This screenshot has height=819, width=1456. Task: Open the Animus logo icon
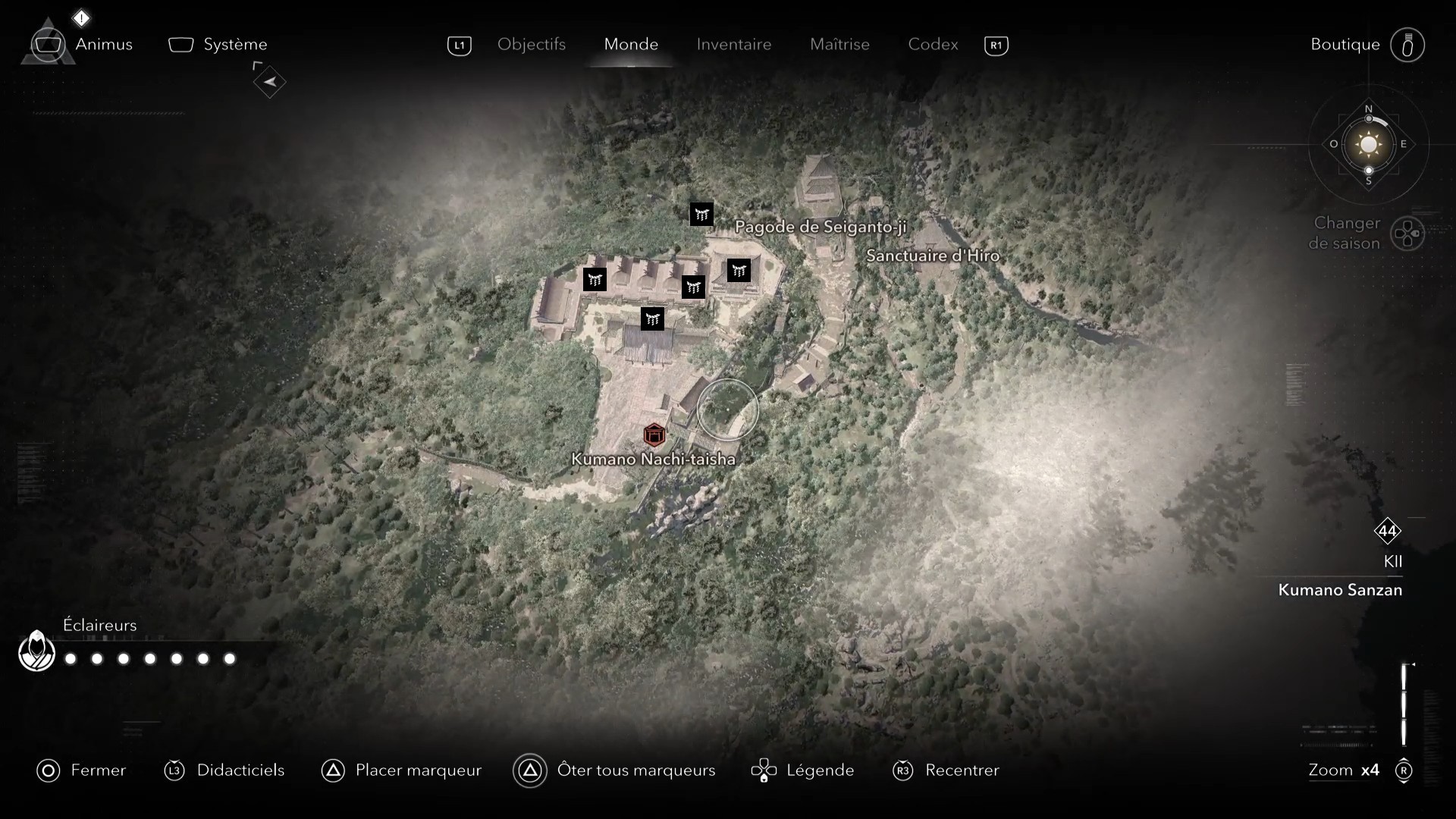(x=48, y=43)
